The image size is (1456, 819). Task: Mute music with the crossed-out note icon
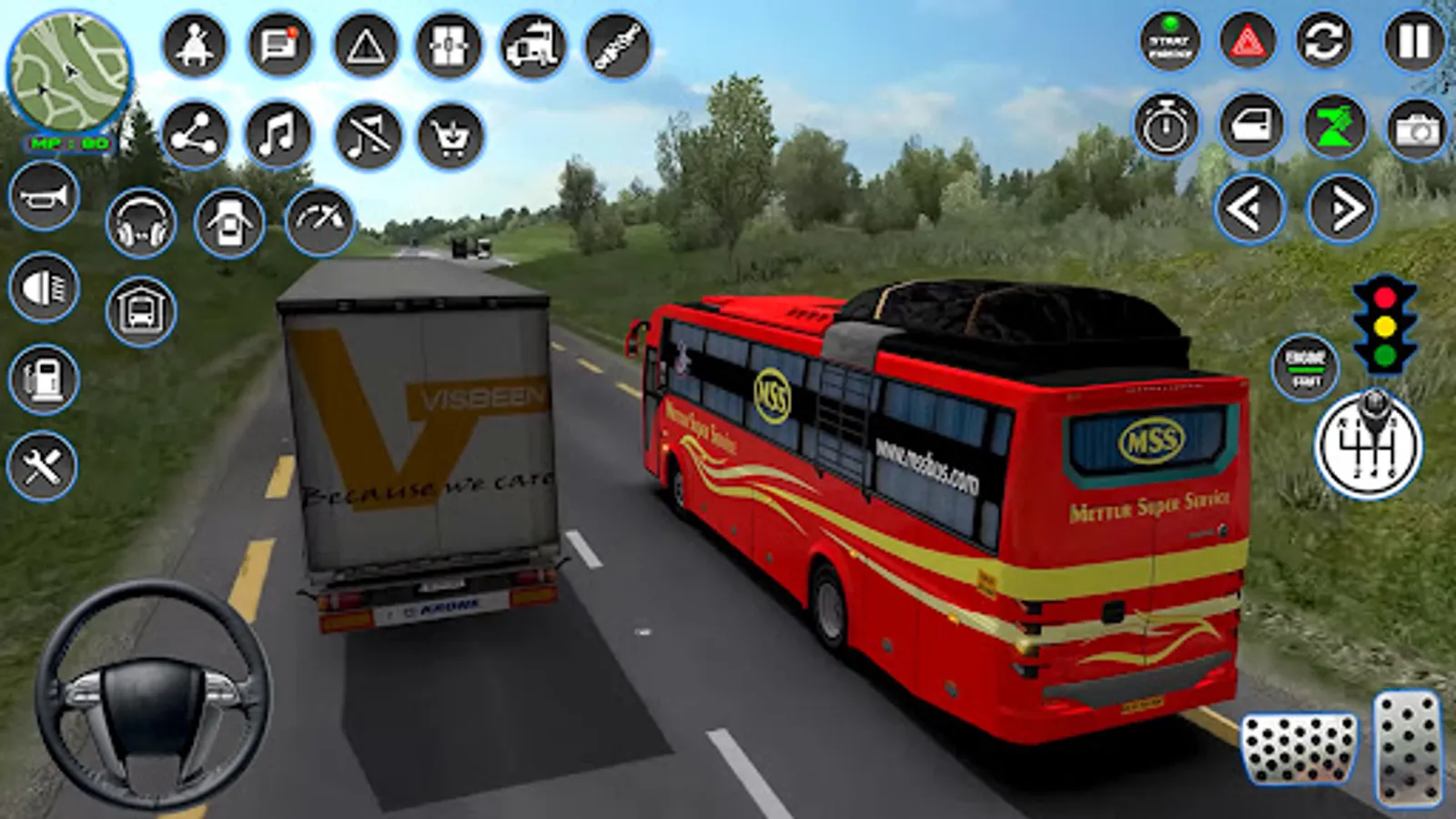[368, 136]
